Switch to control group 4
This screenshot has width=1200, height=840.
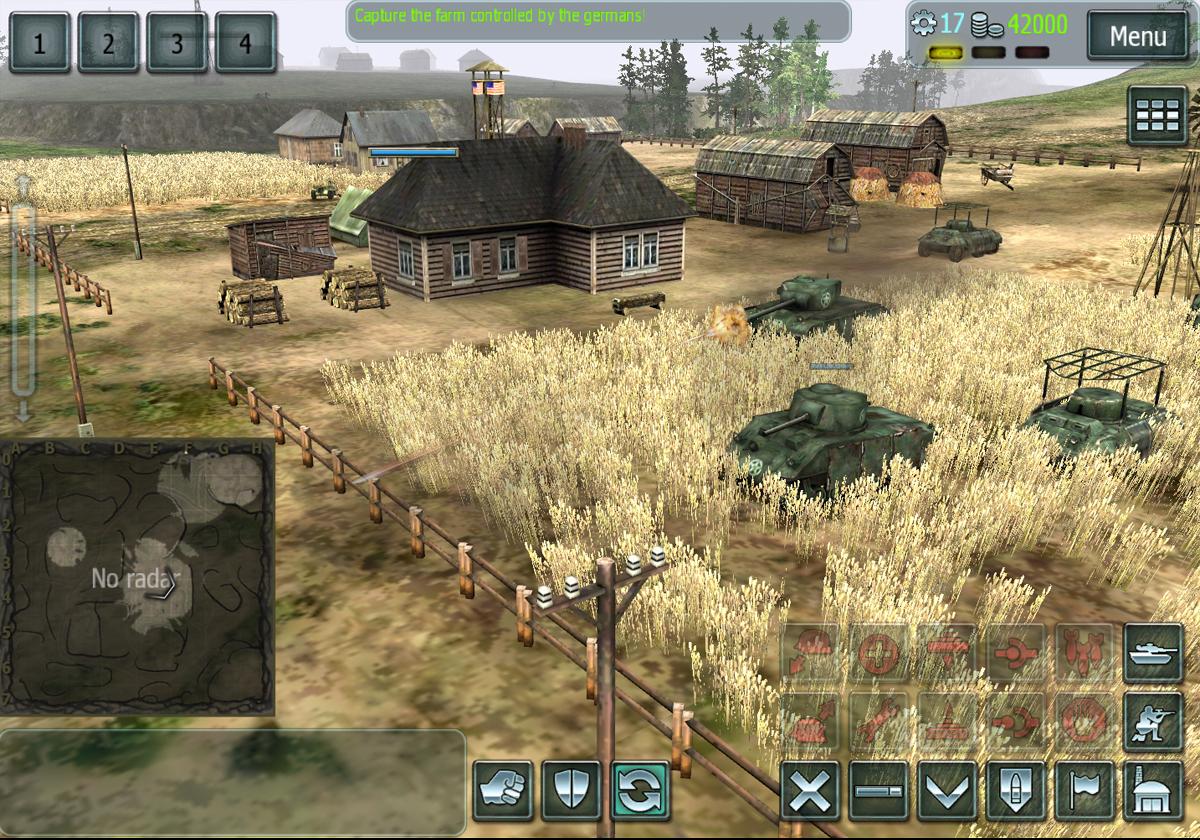click(x=245, y=43)
